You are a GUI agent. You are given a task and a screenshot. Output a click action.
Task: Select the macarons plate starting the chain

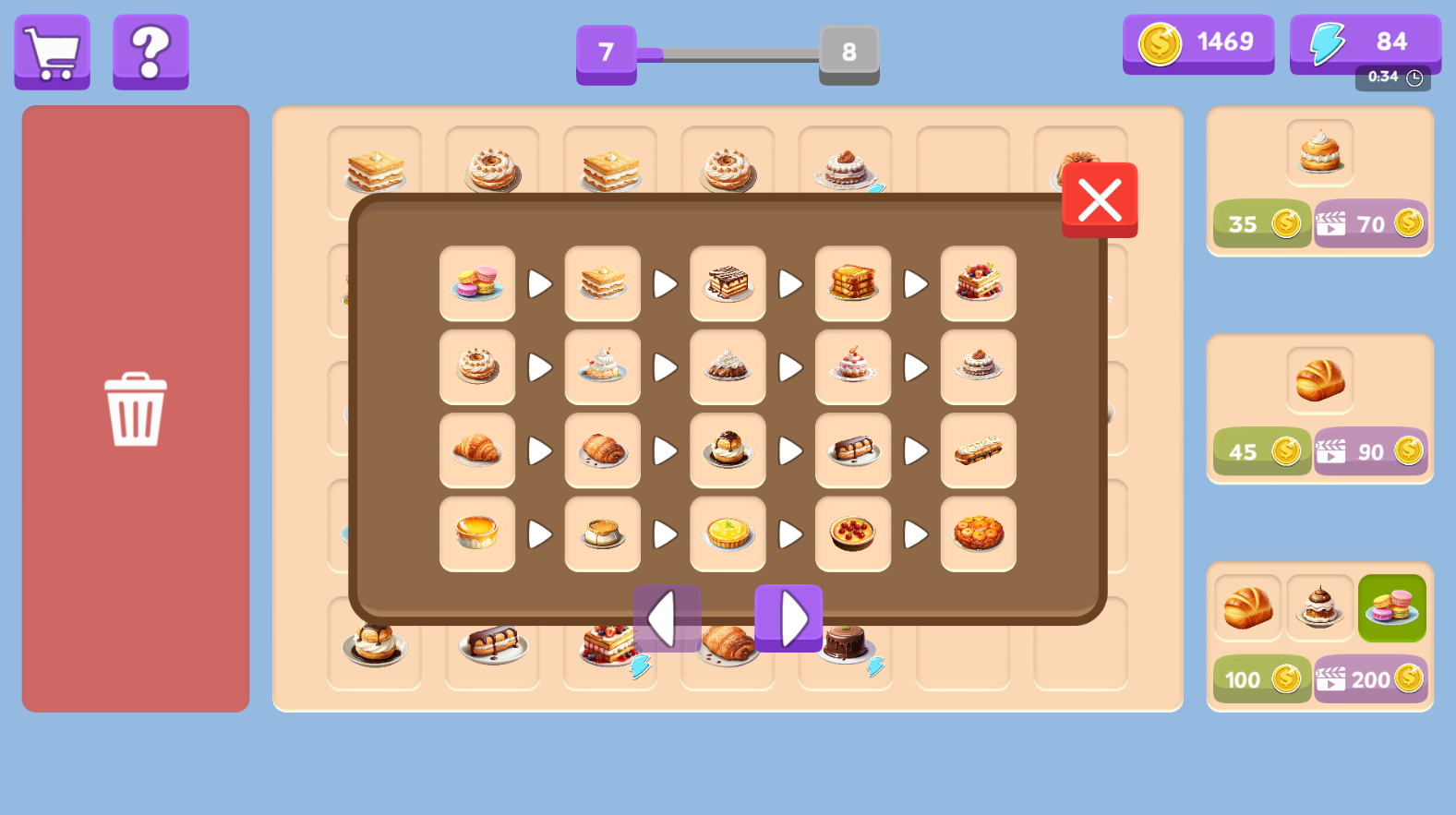coord(476,284)
